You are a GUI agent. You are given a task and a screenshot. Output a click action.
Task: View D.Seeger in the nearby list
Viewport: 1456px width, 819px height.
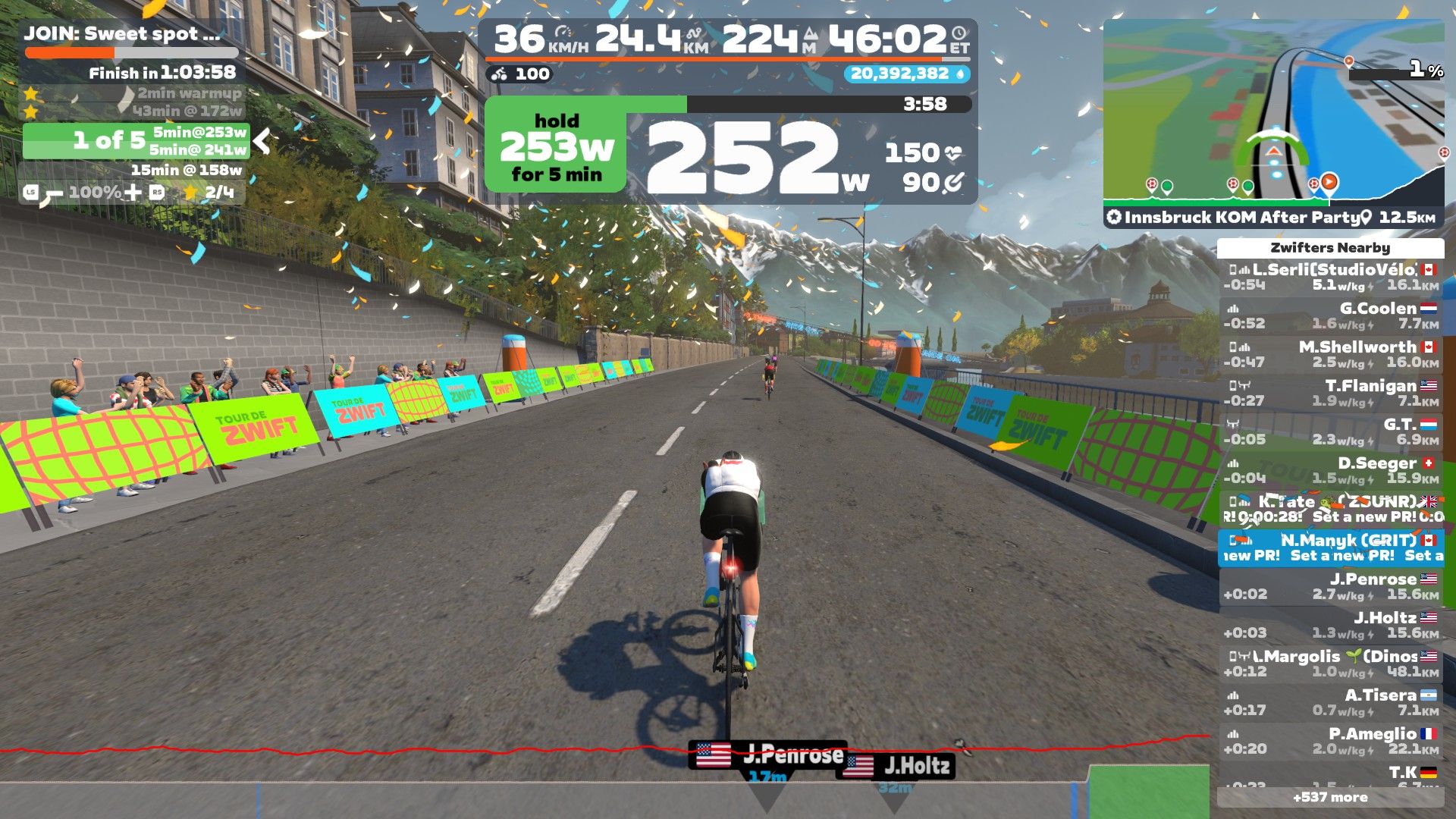tap(1331, 470)
